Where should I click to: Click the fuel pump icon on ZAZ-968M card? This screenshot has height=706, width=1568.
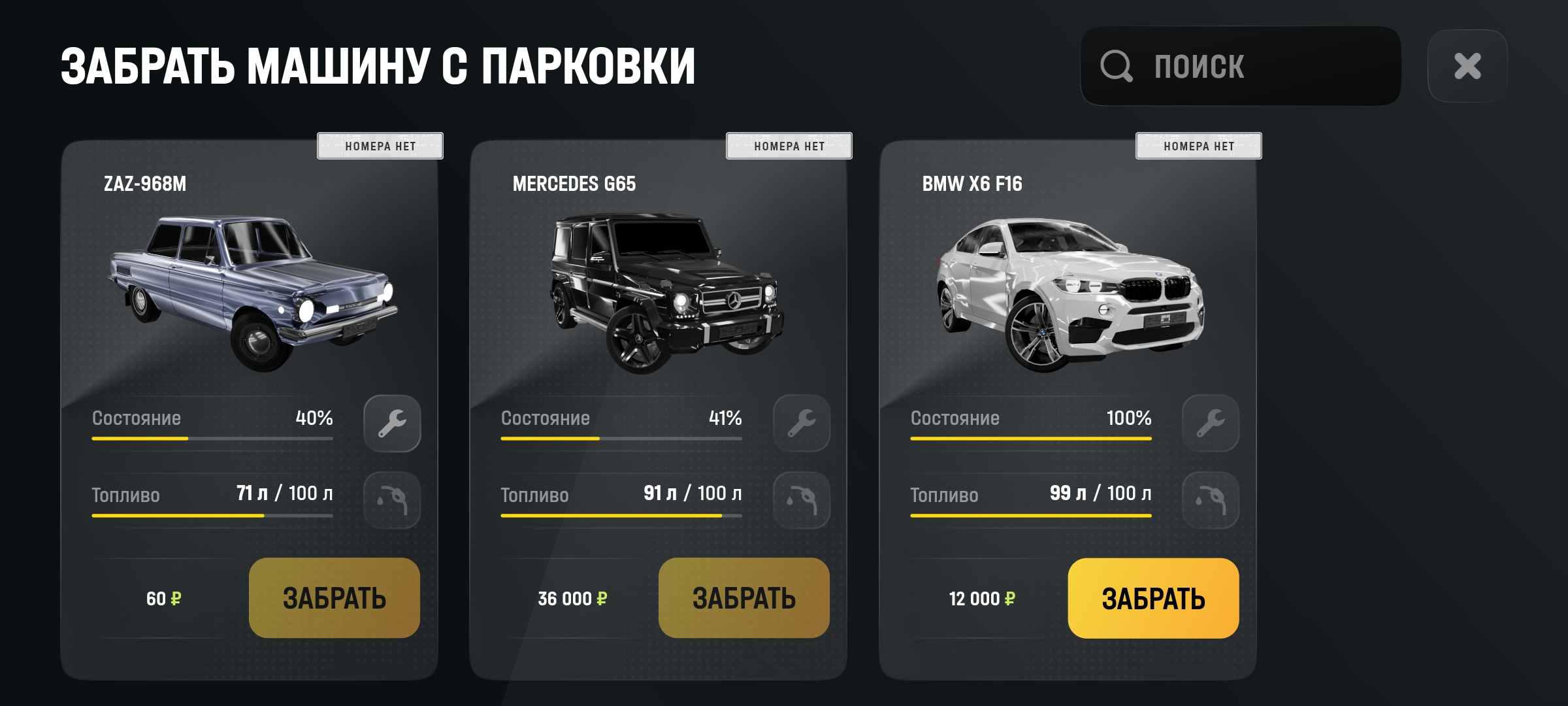point(392,500)
